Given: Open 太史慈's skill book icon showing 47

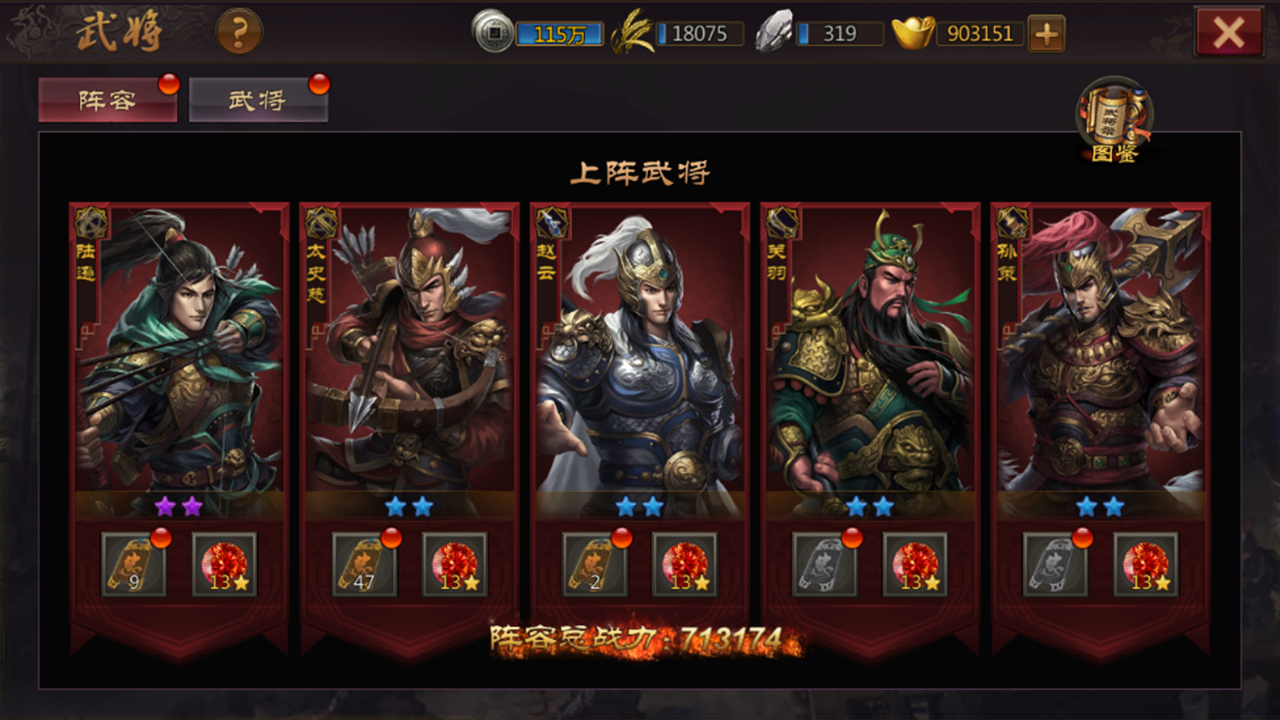Looking at the screenshot, I should 364,564.
